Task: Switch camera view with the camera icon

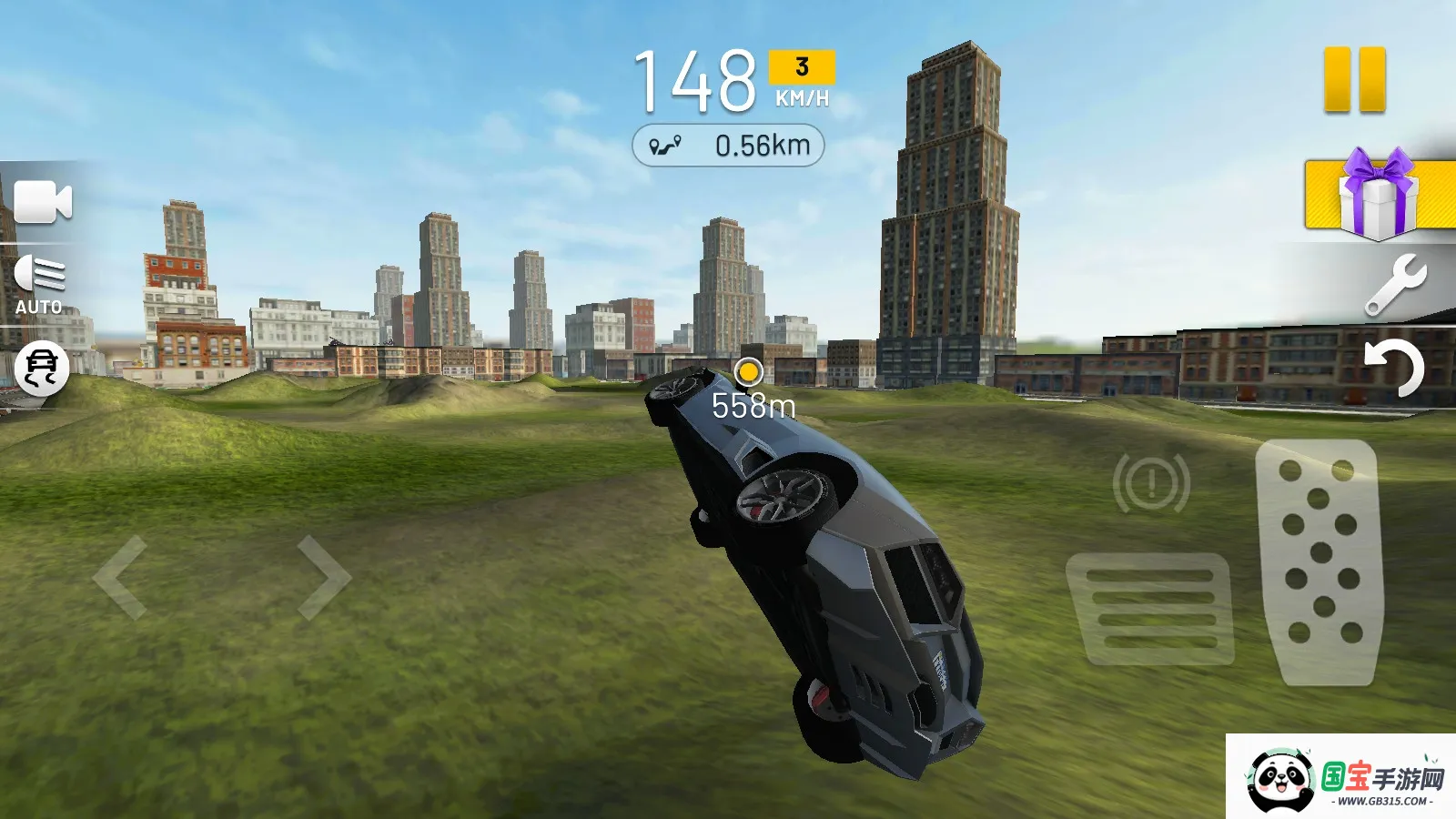Action: coord(42,202)
